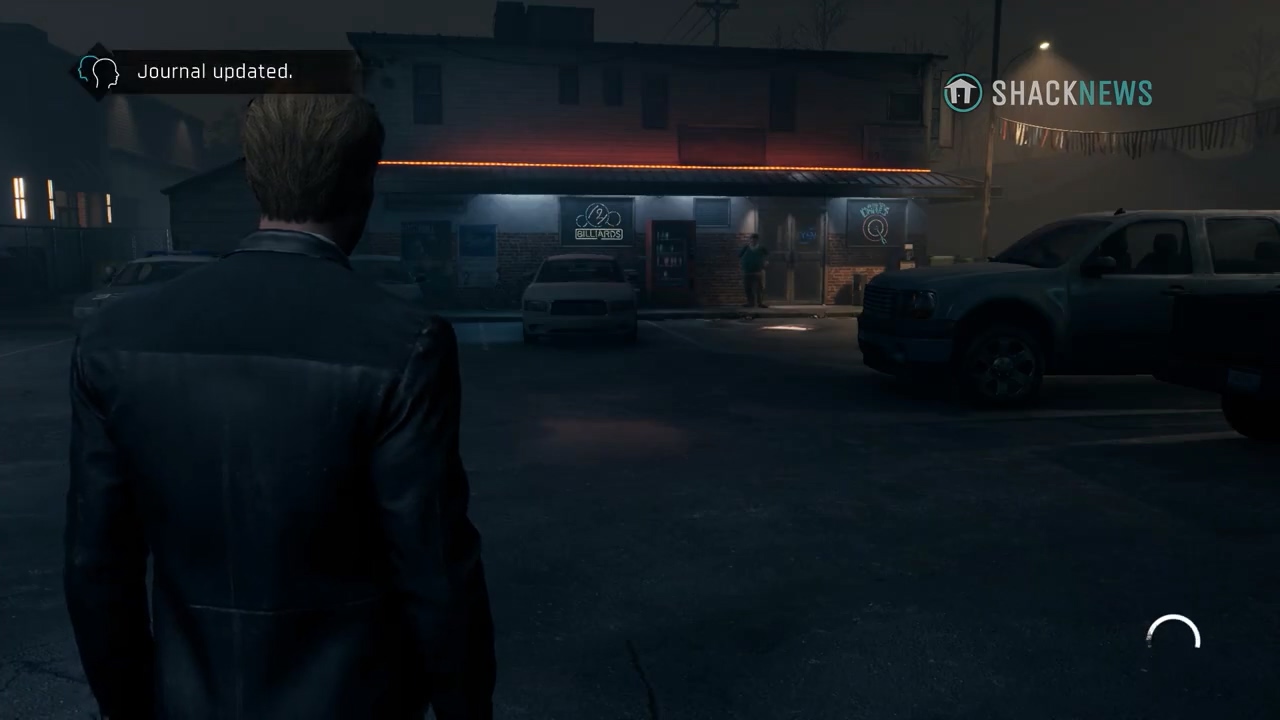Click the journal head icon
The image size is (1280, 720).
point(99,72)
